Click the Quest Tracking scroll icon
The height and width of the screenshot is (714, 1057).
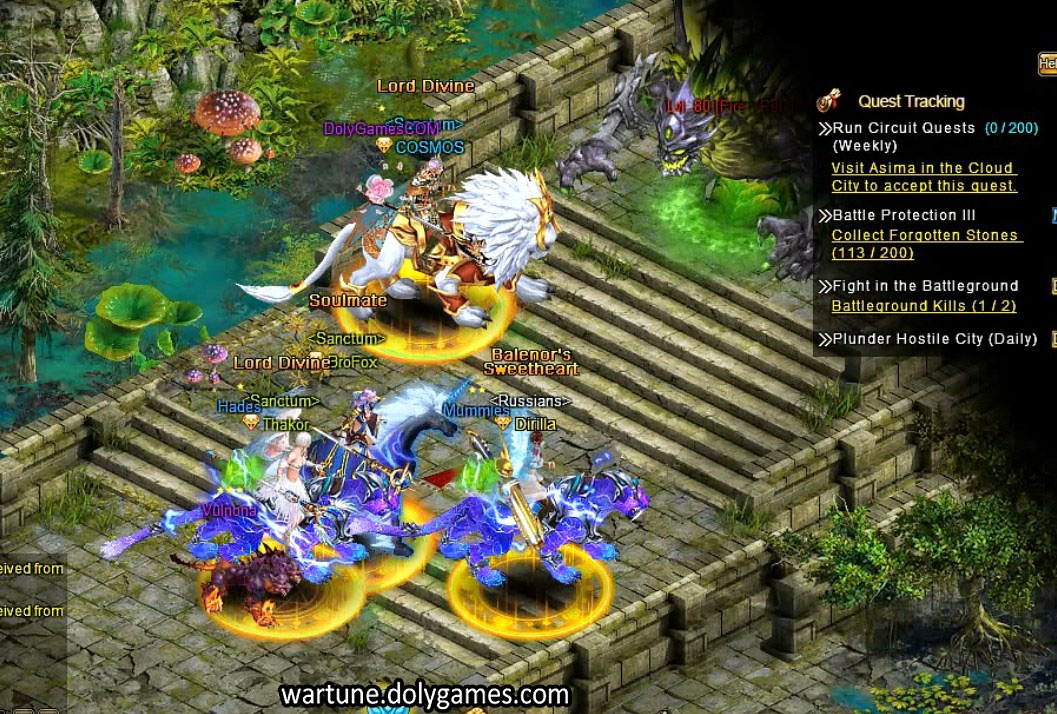[x=828, y=100]
